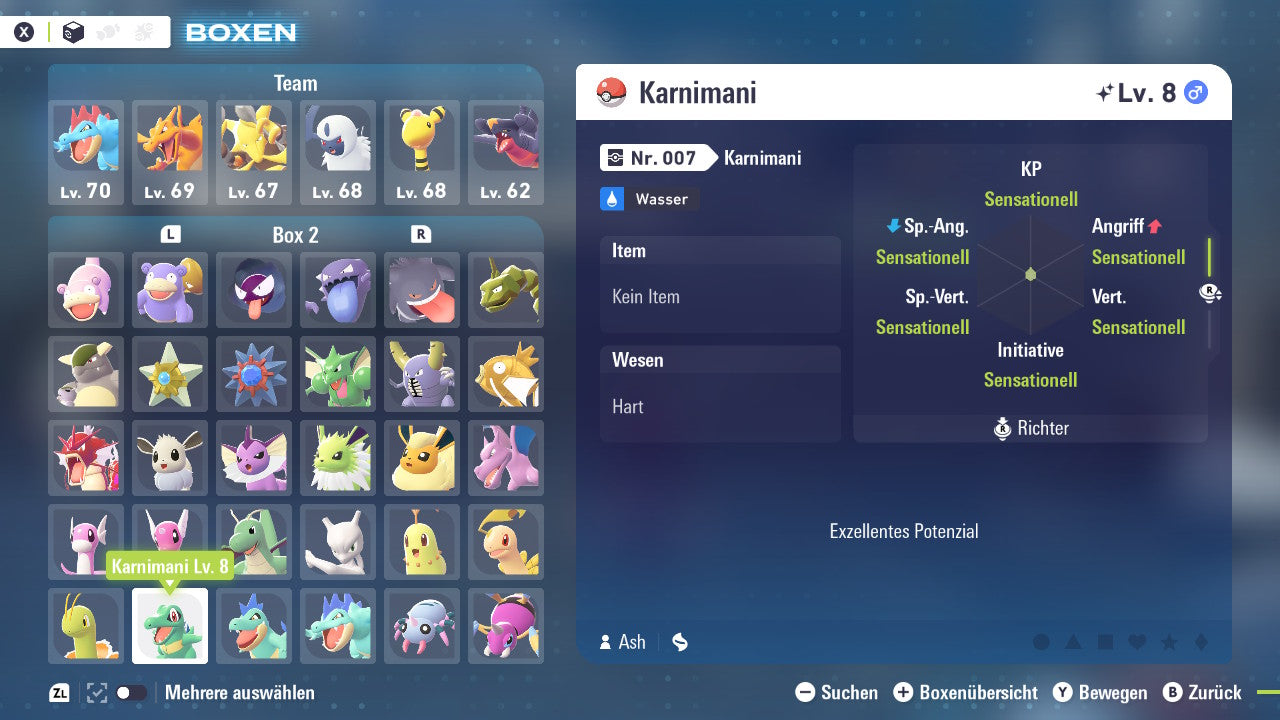Viewport: 1280px width, 720px height.
Task: Open Boxenübersicht with the plus button
Action: coord(904,692)
